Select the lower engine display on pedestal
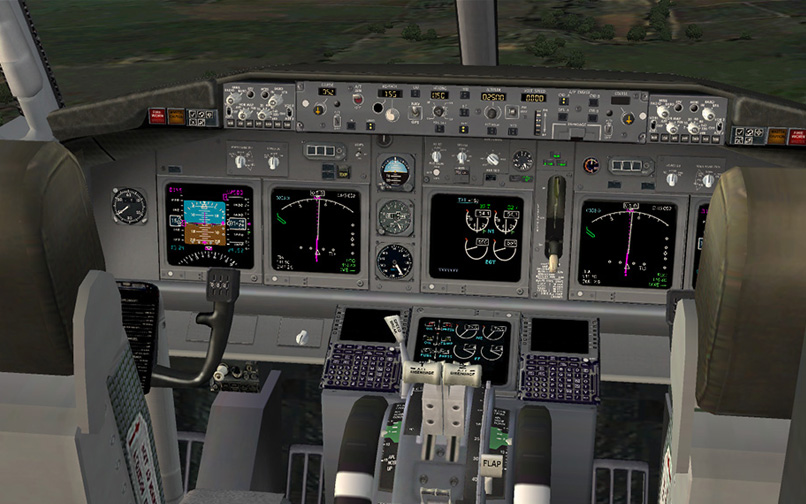 (x=461, y=341)
